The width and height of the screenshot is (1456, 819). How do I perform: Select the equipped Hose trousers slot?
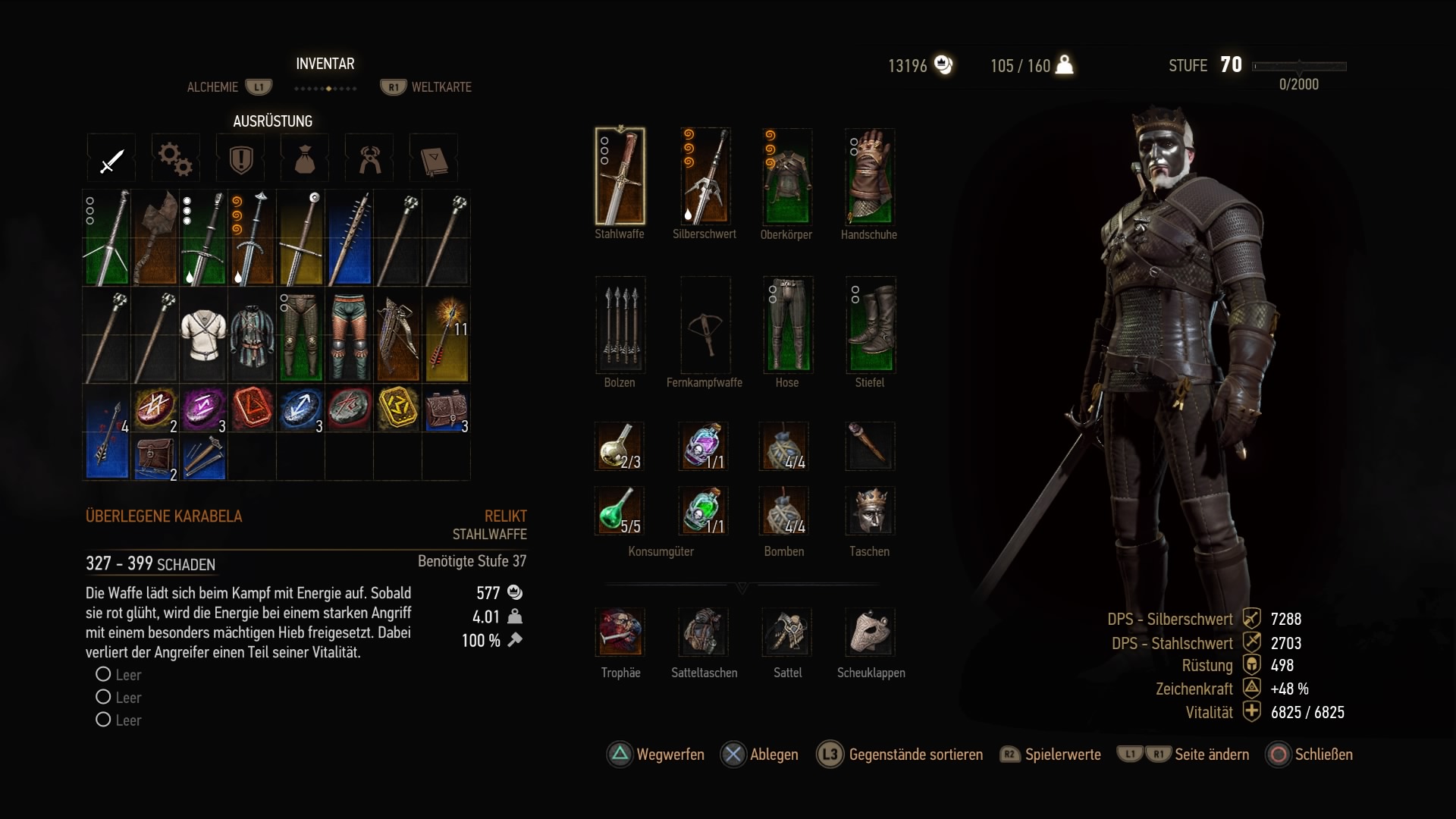787,325
